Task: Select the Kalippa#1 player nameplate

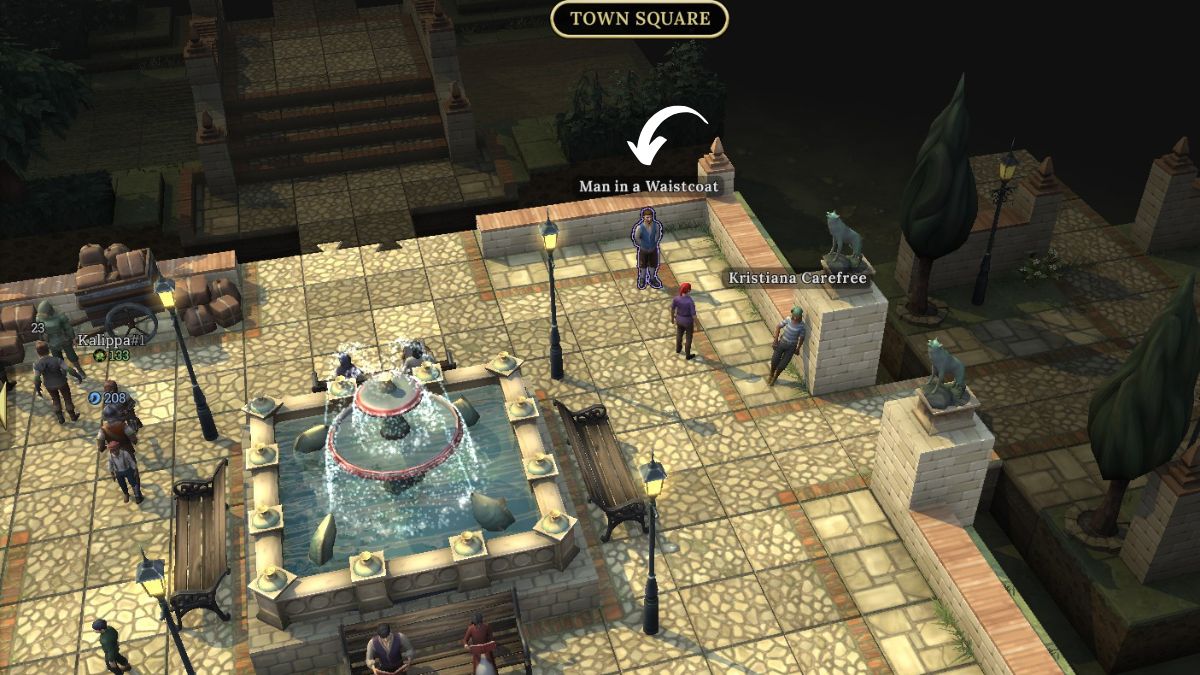Action: pyautogui.click(x=112, y=340)
